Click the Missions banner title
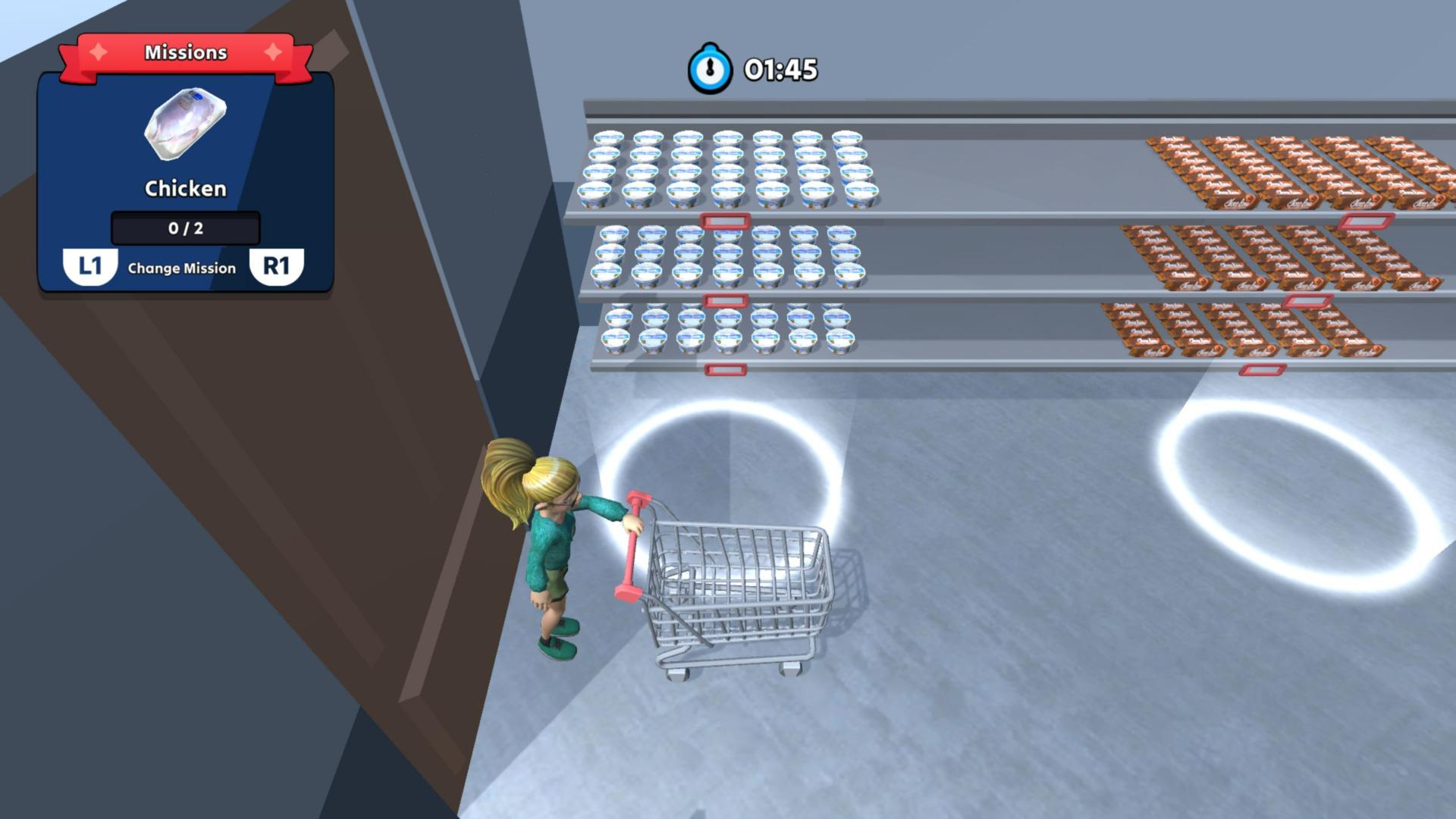 [x=184, y=52]
